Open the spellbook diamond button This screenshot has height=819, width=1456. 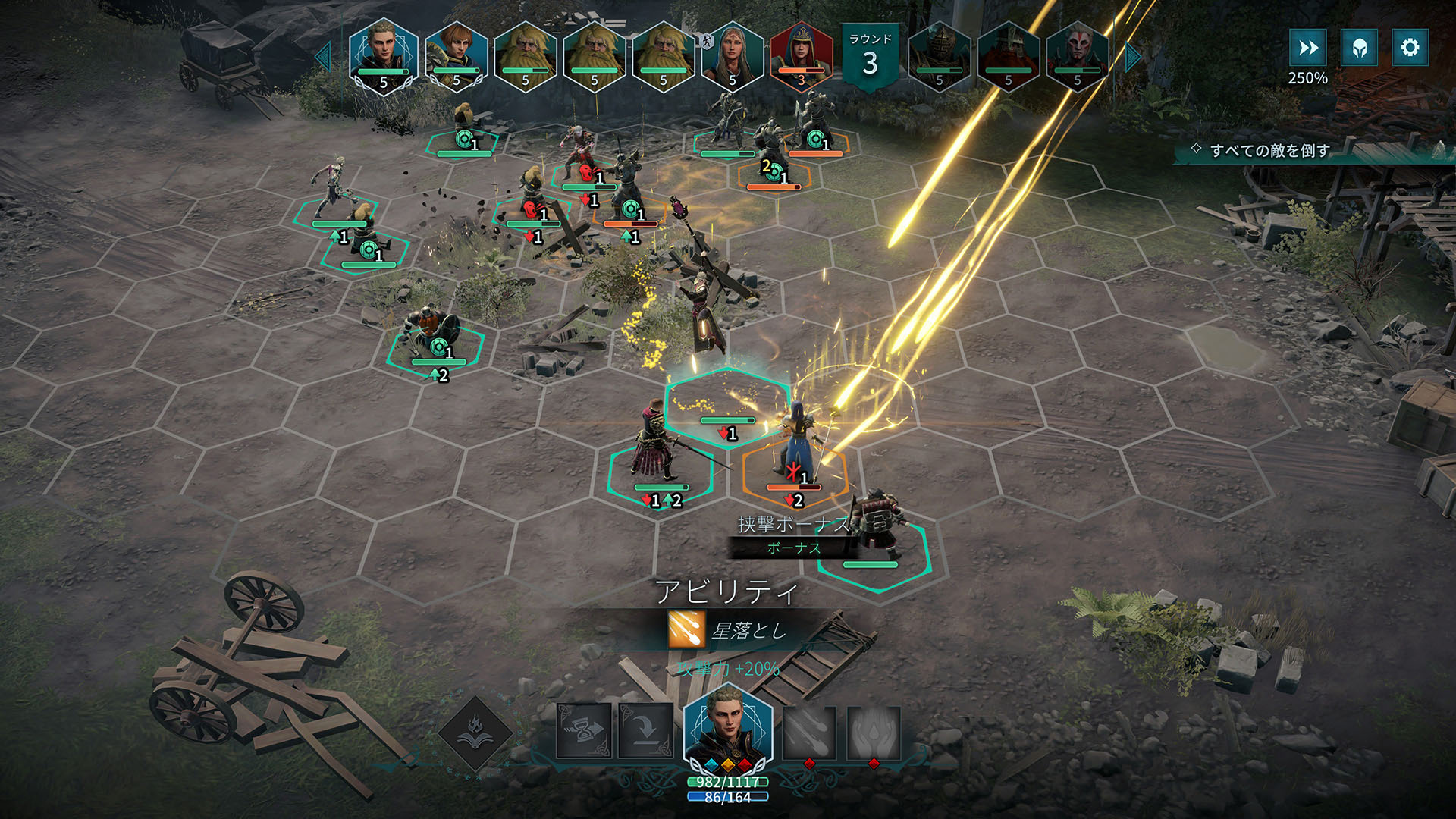[475, 733]
